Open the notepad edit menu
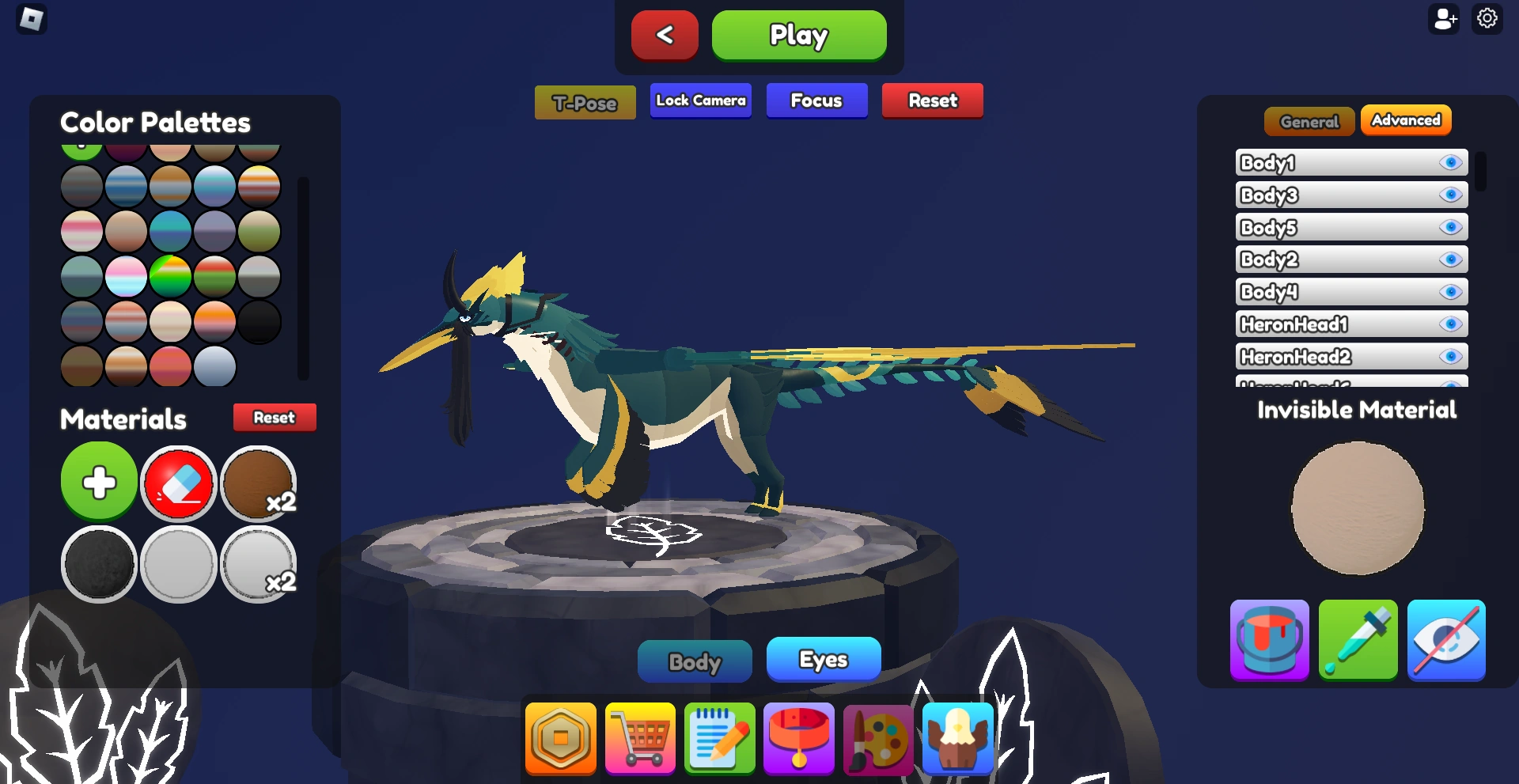 (x=719, y=739)
